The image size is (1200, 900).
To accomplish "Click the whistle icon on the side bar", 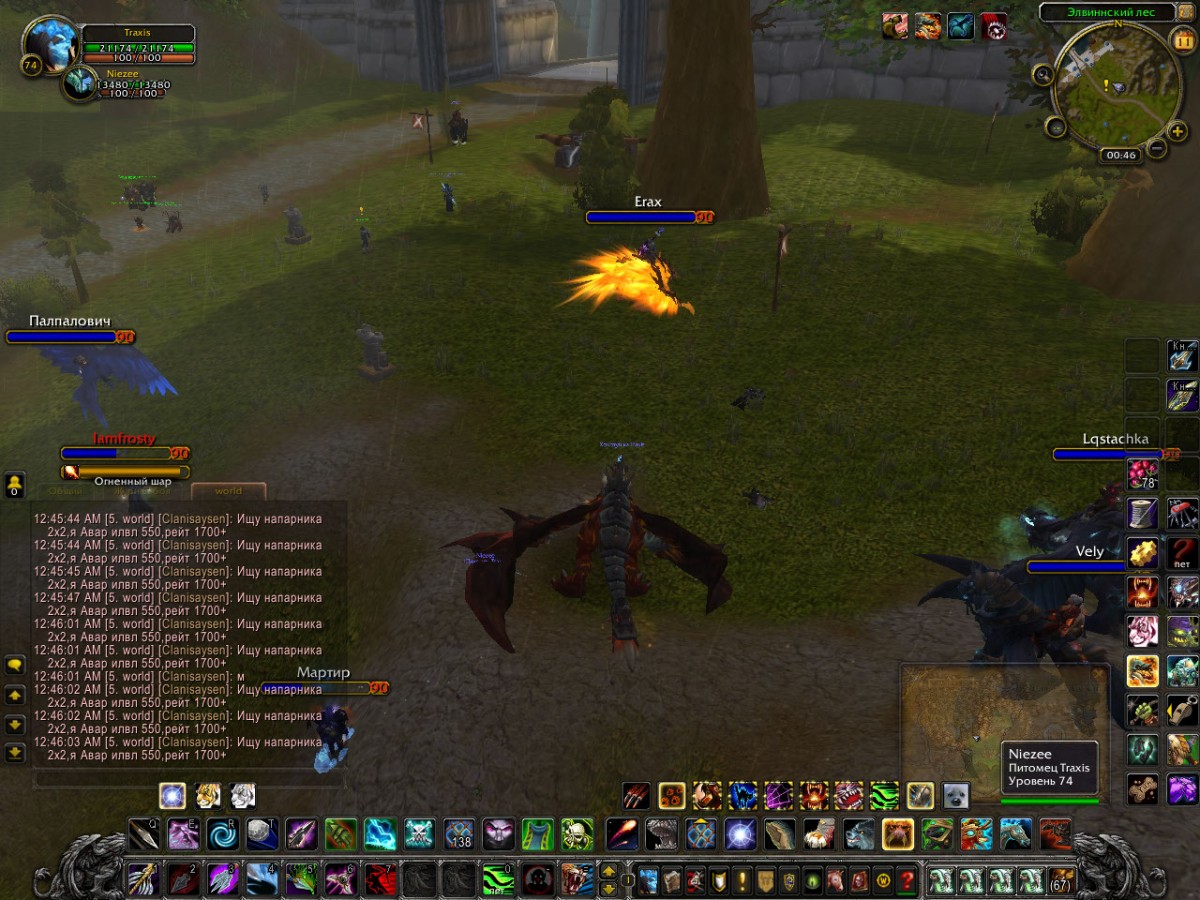I will [x=1182, y=711].
